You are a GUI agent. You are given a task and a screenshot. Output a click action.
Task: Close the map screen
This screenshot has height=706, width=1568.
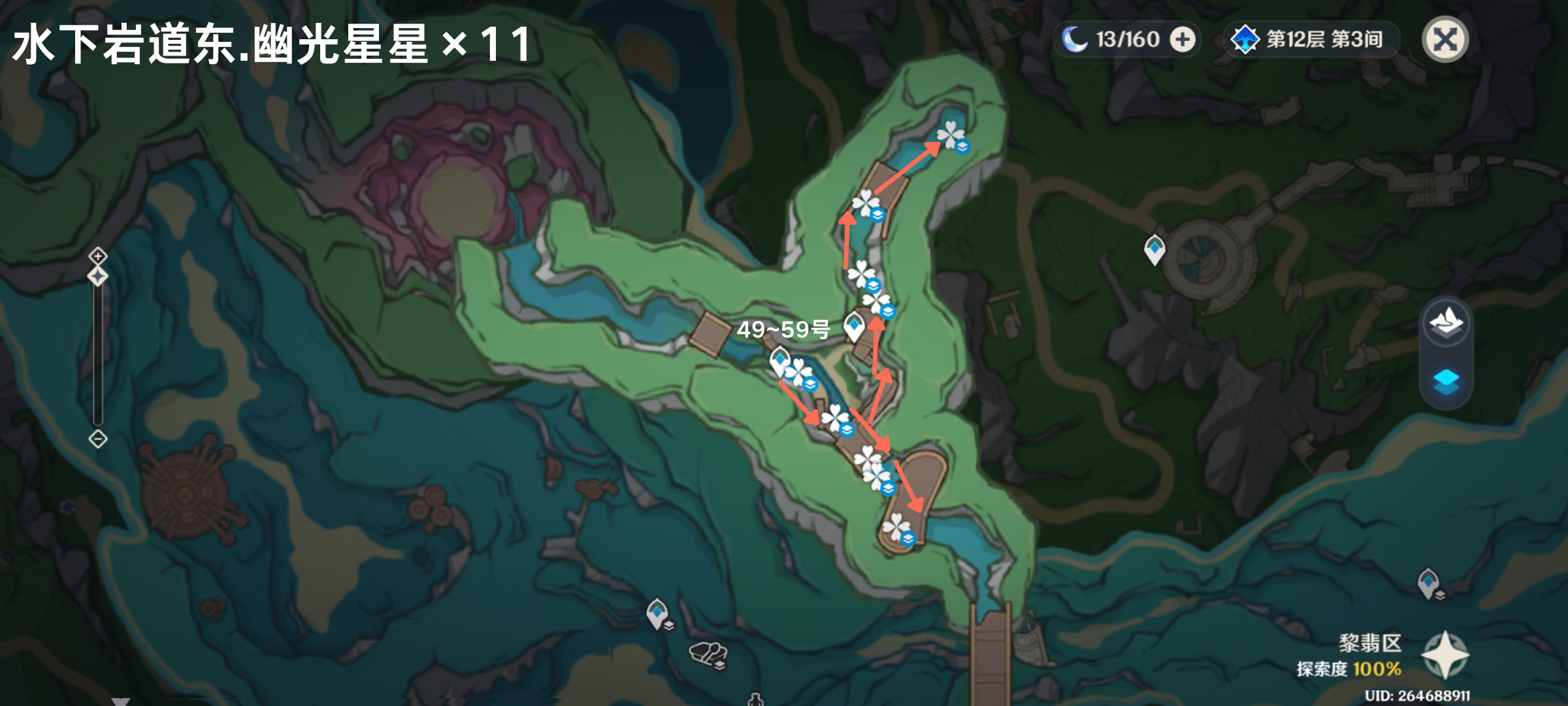point(1445,40)
